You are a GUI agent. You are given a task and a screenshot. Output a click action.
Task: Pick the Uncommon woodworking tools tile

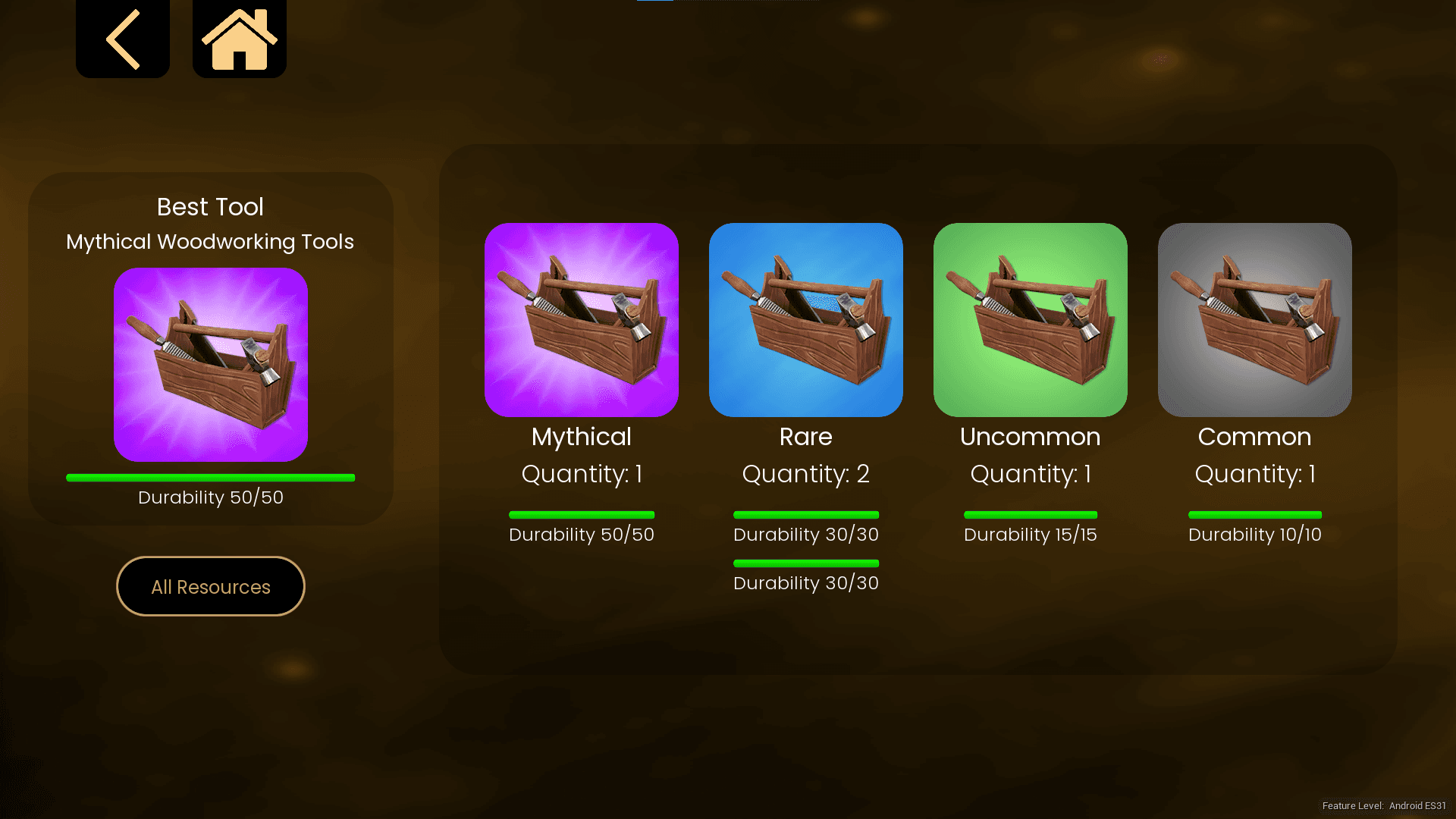(1031, 320)
